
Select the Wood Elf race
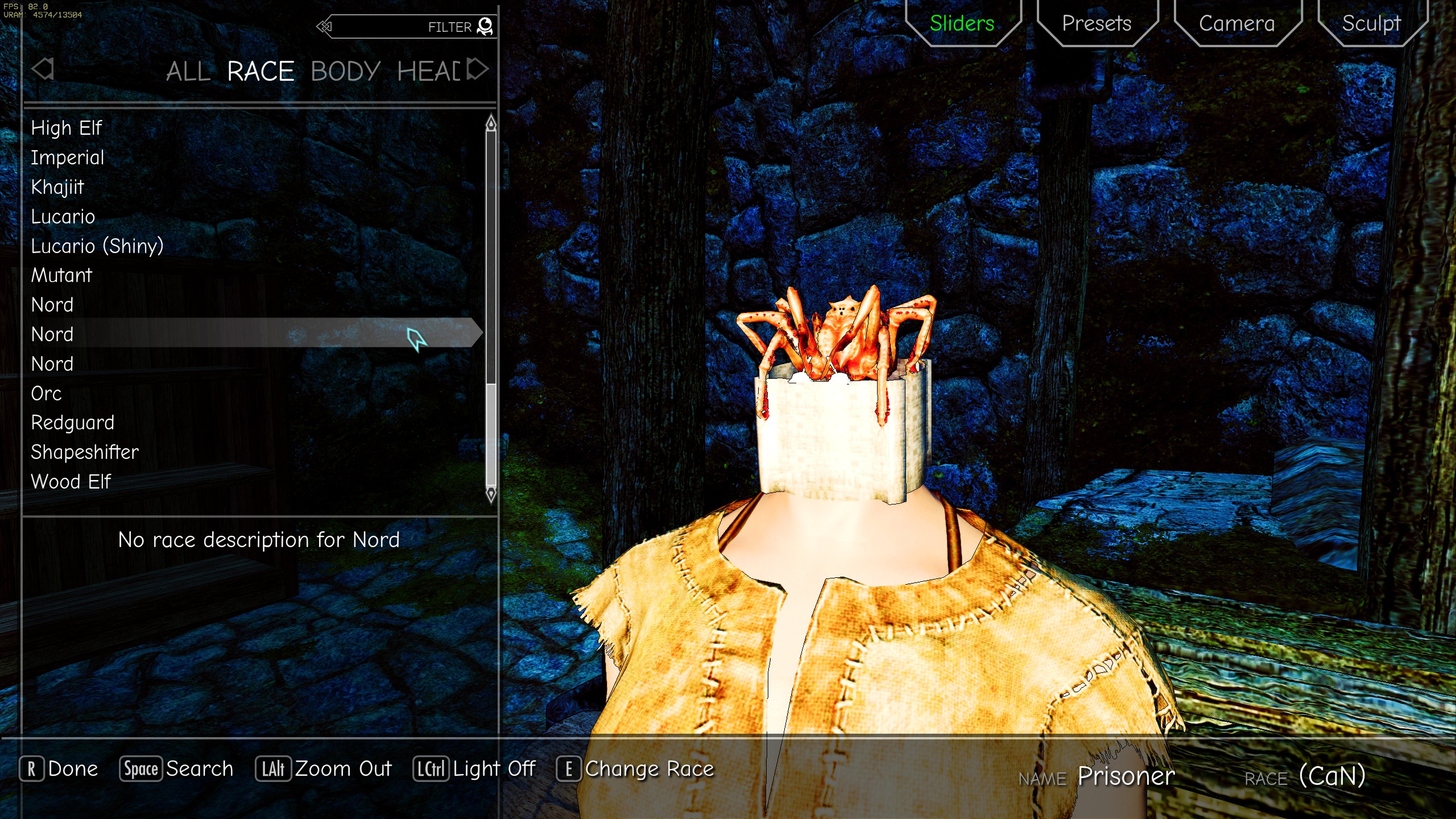(x=71, y=481)
